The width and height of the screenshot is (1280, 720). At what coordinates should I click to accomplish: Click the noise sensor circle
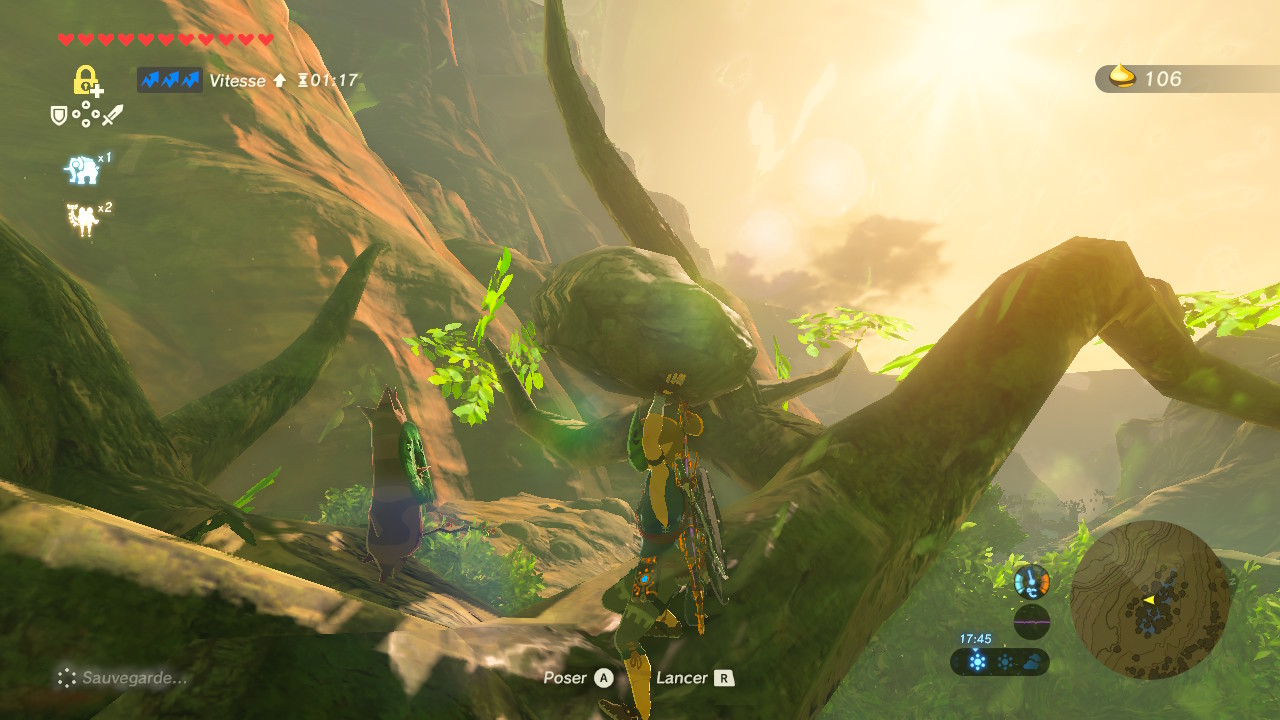click(x=1031, y=621)
